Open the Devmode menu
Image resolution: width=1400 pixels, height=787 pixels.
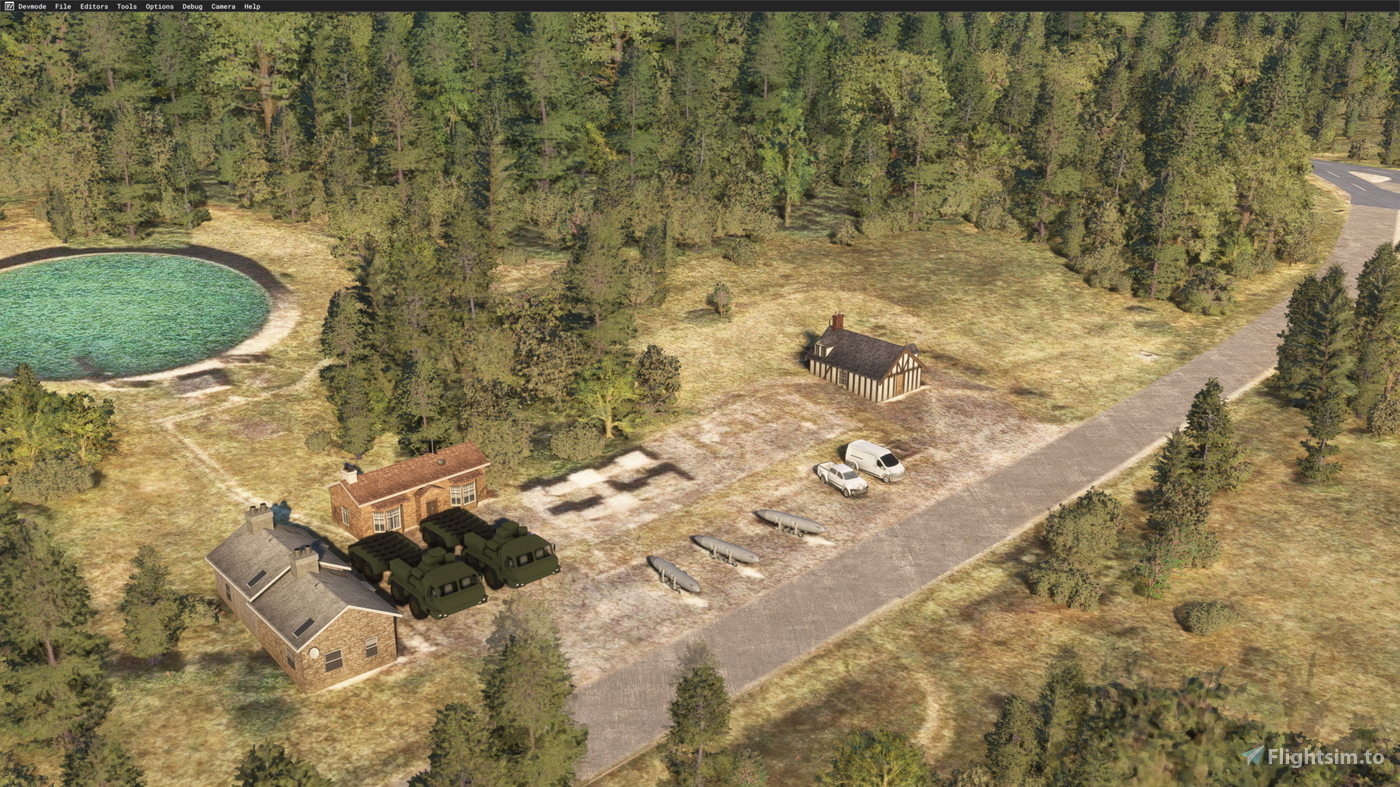pos(31,5)
